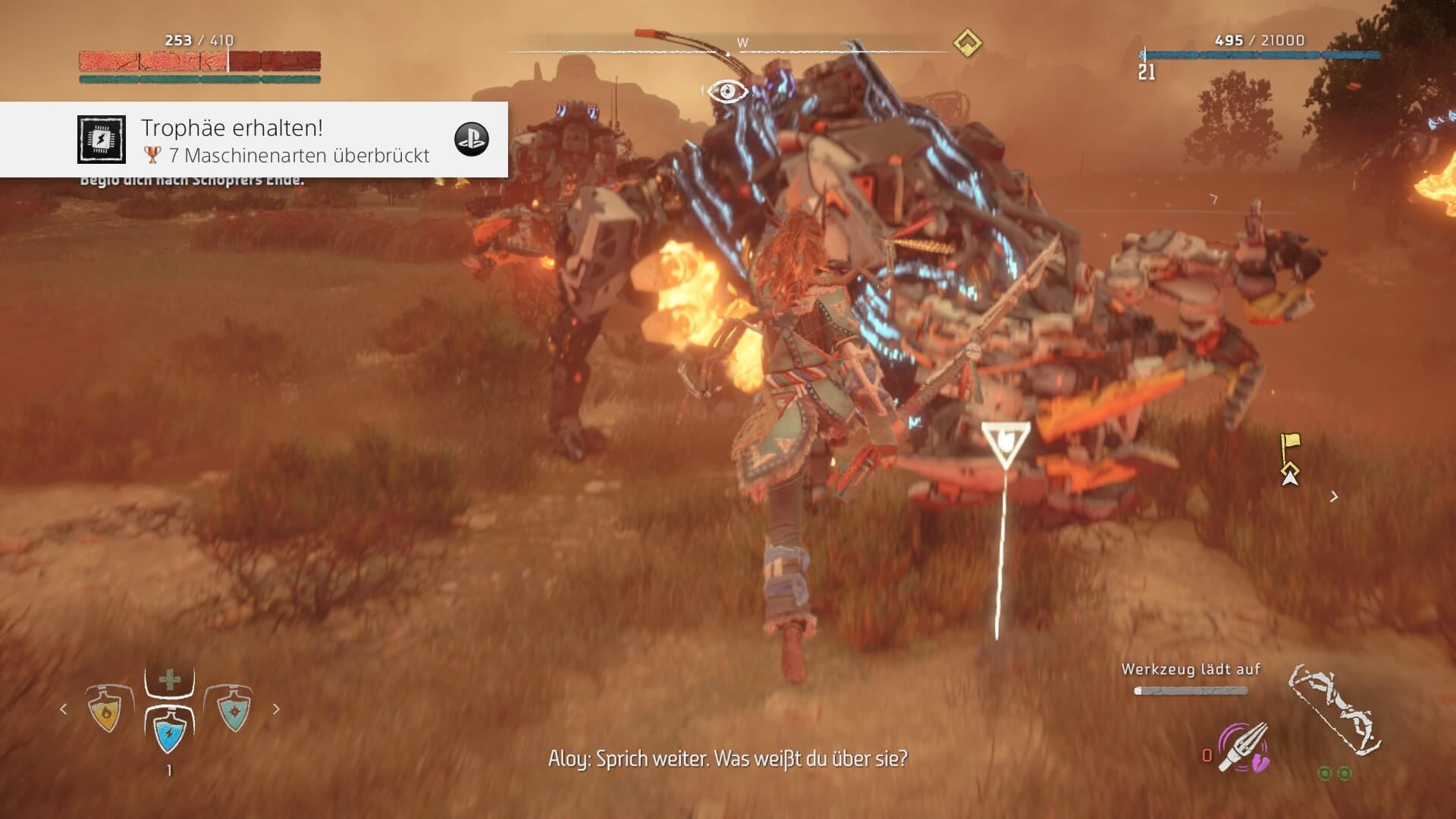1456x819 pixels.
Task: Cycle tools with the right arrow
Action: coord(276,709)
